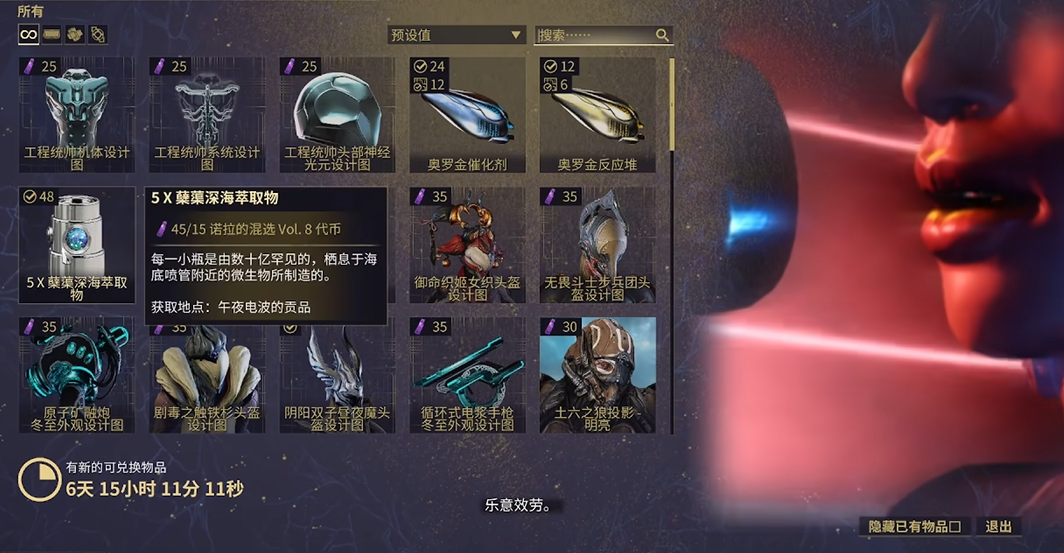Select 无畏斗士步兵团头盔设计图 item

(597, 245)
